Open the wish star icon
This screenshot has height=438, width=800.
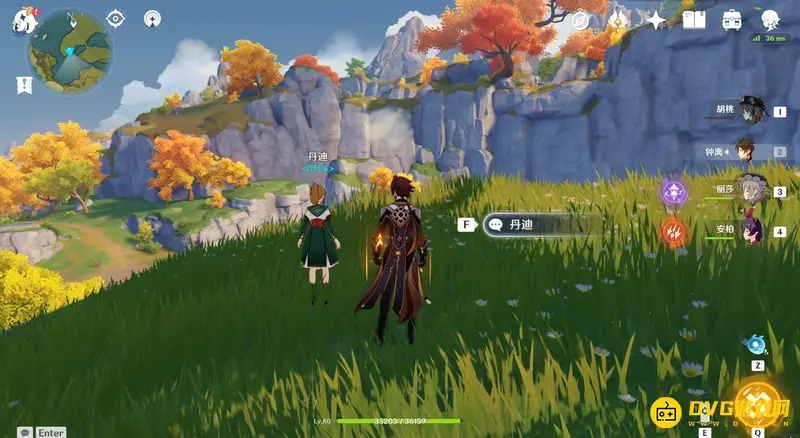pos(656,20)
